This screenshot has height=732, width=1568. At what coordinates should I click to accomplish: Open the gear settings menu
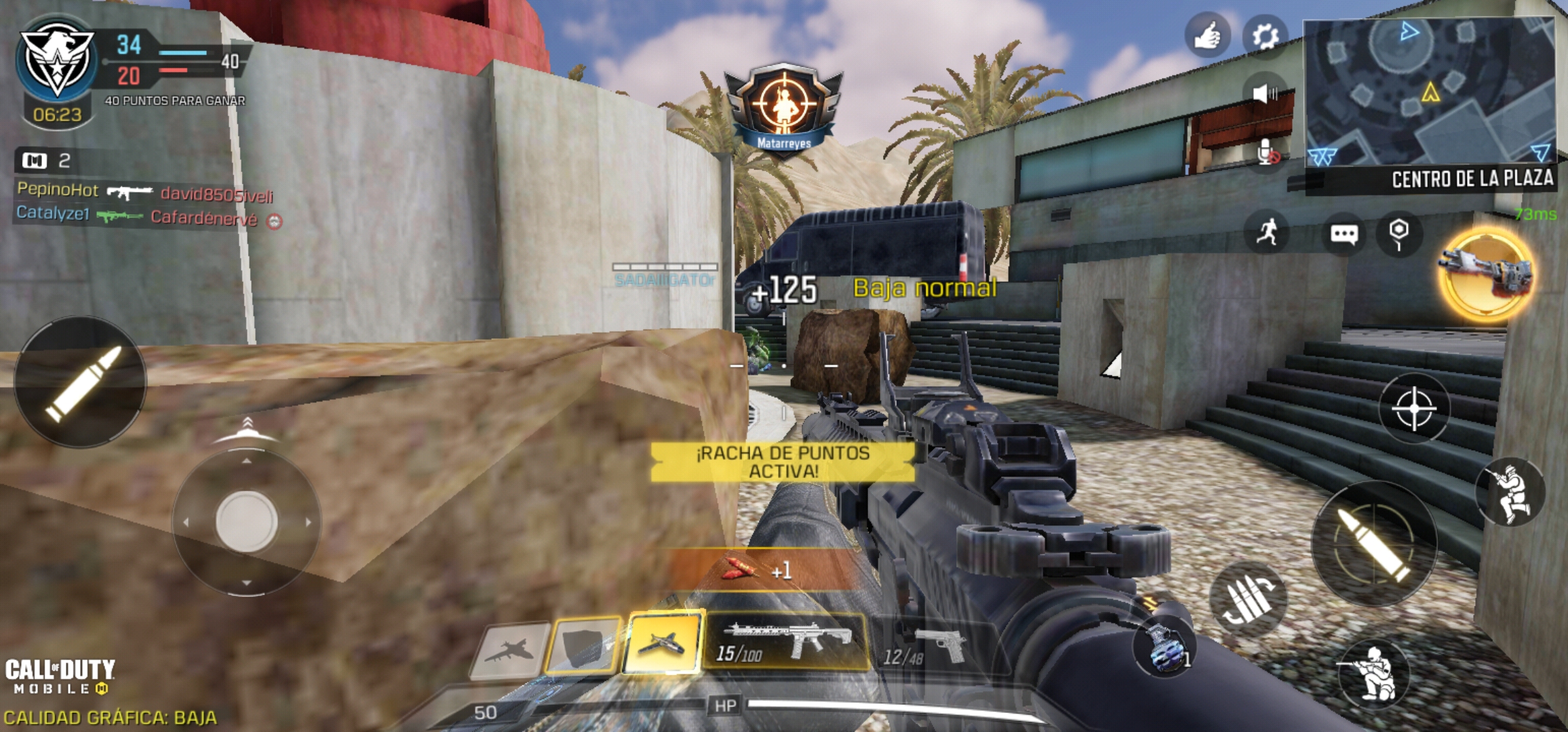(x=1264, y=35)
